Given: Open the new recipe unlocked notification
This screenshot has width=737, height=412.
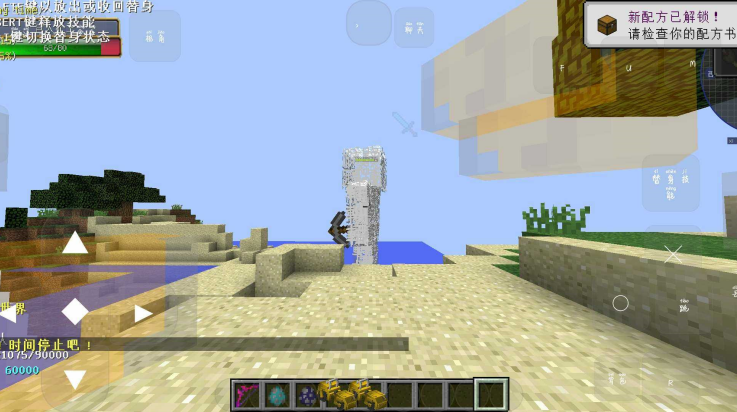Looking at the screenshot, I should click(660, 25).
